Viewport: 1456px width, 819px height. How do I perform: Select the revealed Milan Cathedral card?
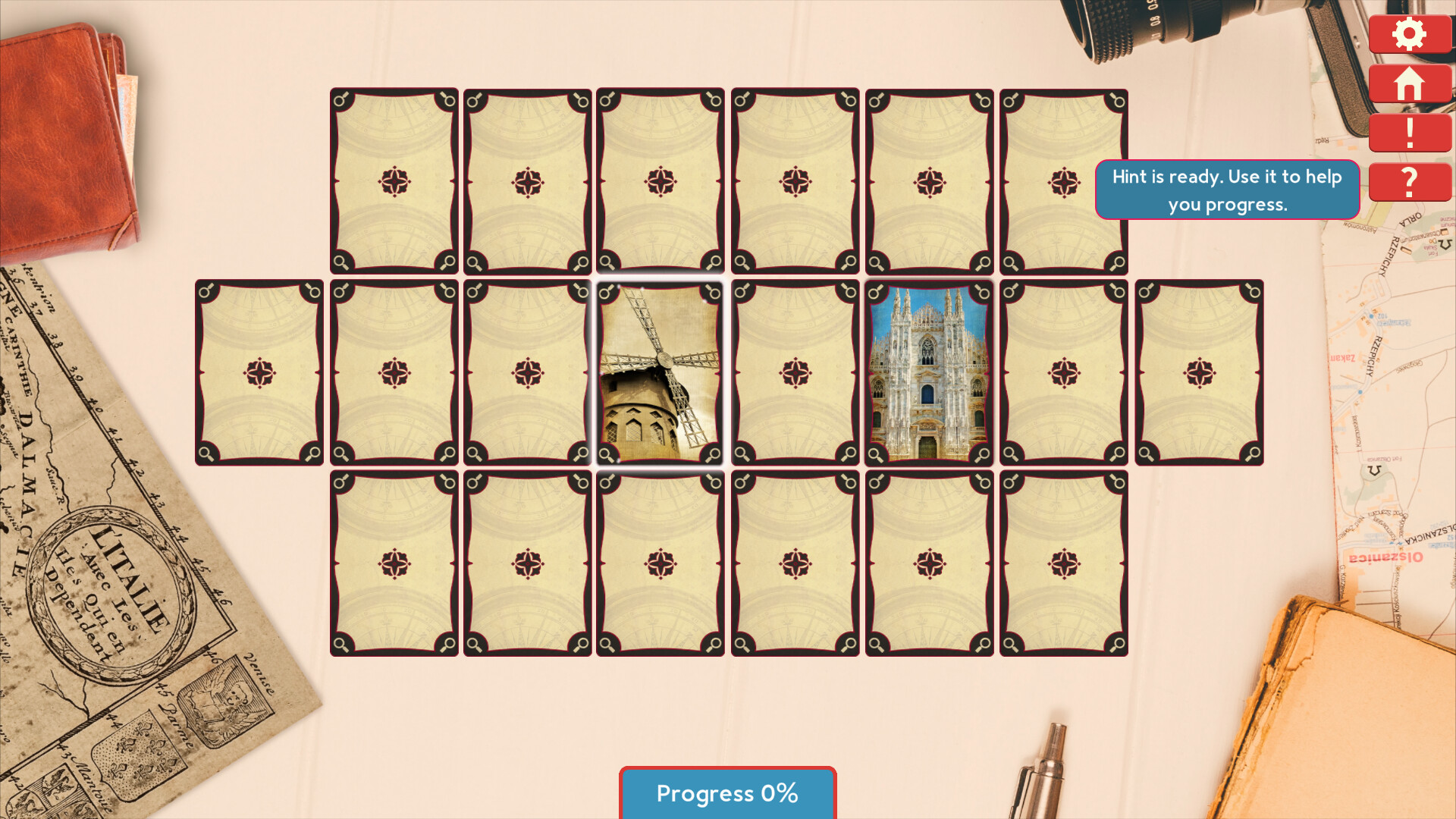click(x=928, y=372)
